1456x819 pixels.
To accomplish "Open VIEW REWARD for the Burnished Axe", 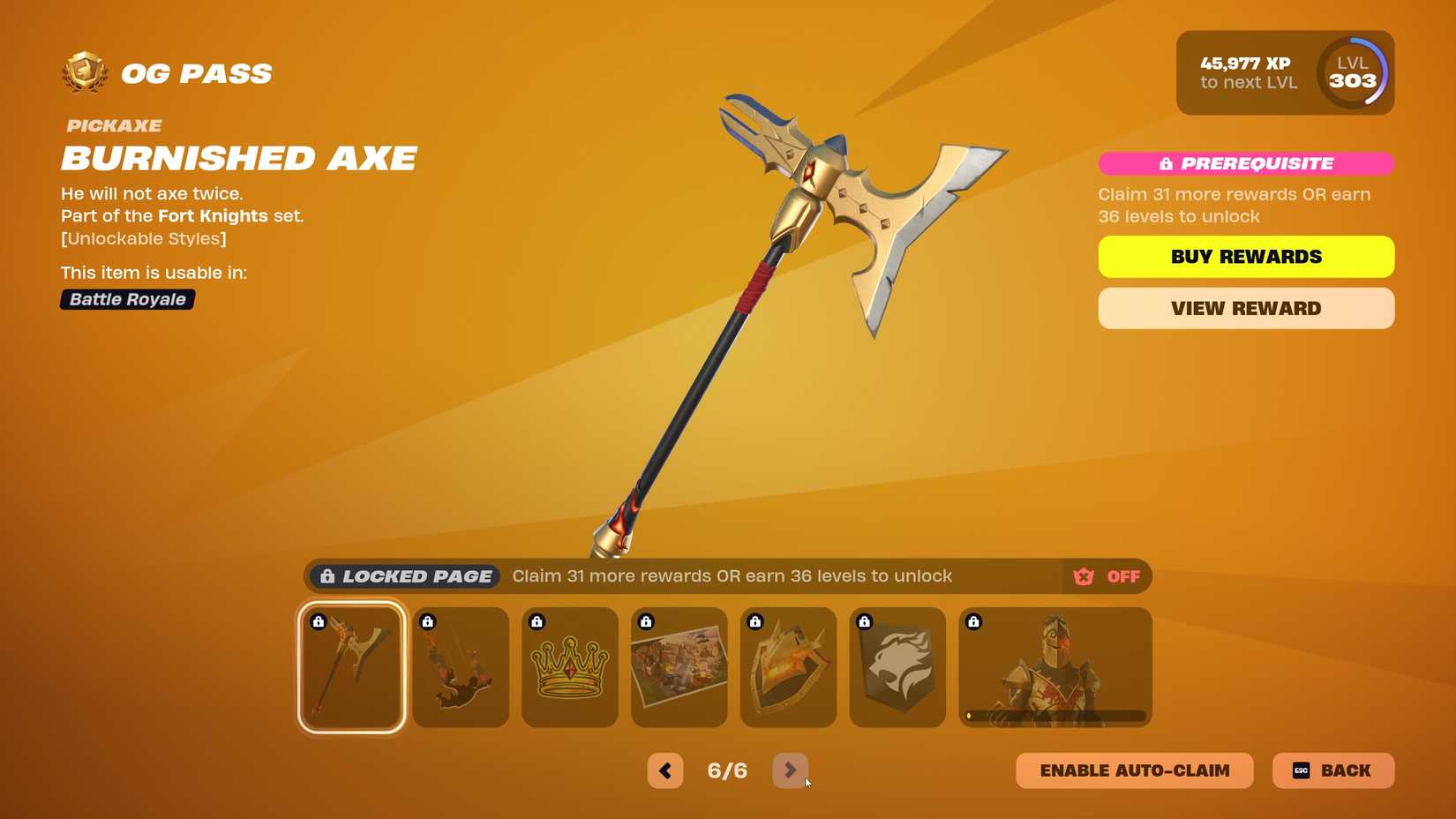I will tap(1245, 308).
